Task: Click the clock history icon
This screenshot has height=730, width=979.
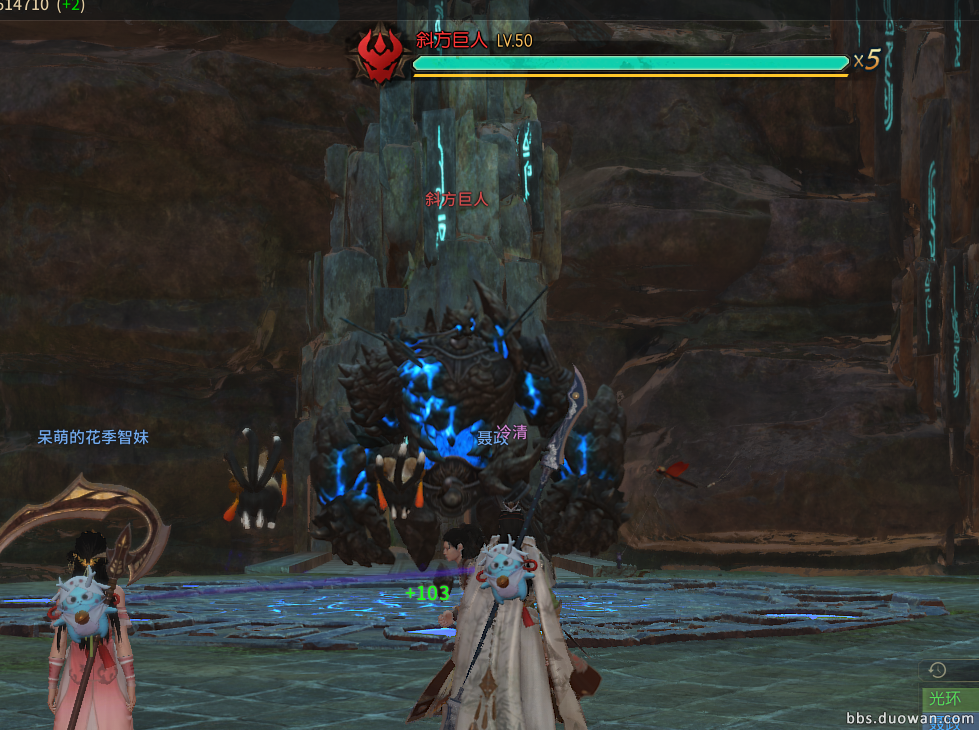Action: tap(937, 670)
